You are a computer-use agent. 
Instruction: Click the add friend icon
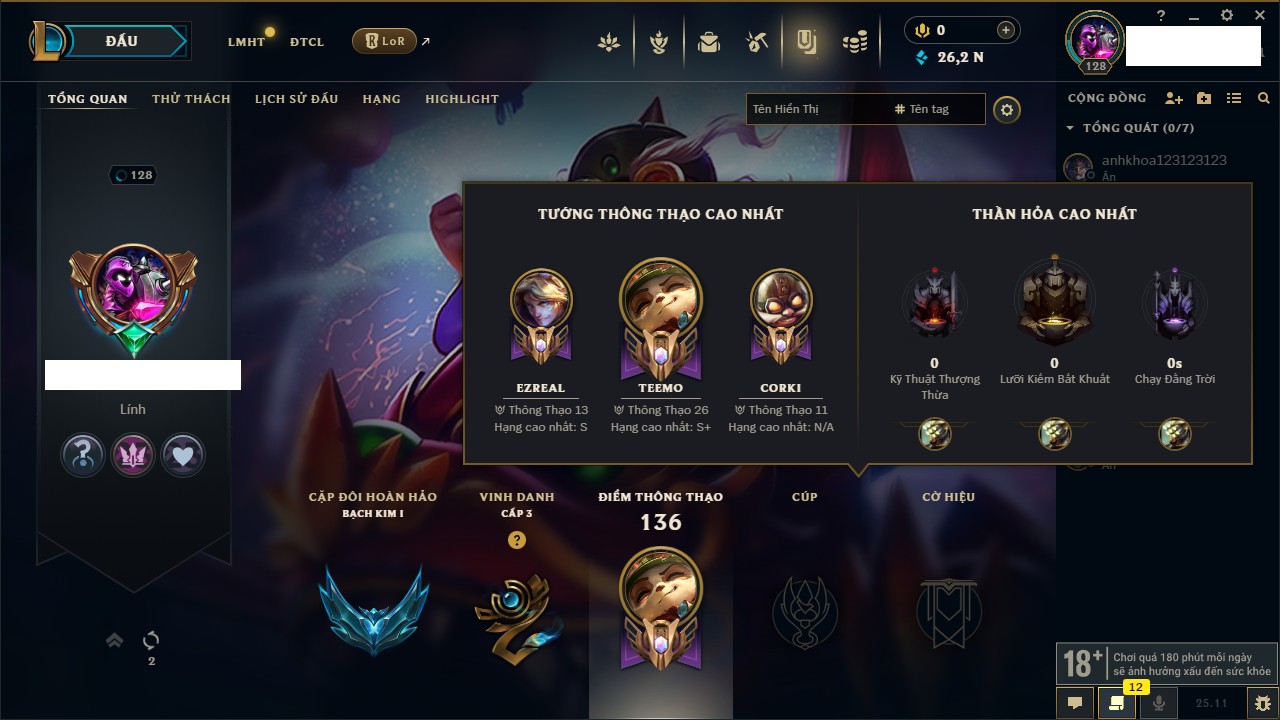point(1174,98)
